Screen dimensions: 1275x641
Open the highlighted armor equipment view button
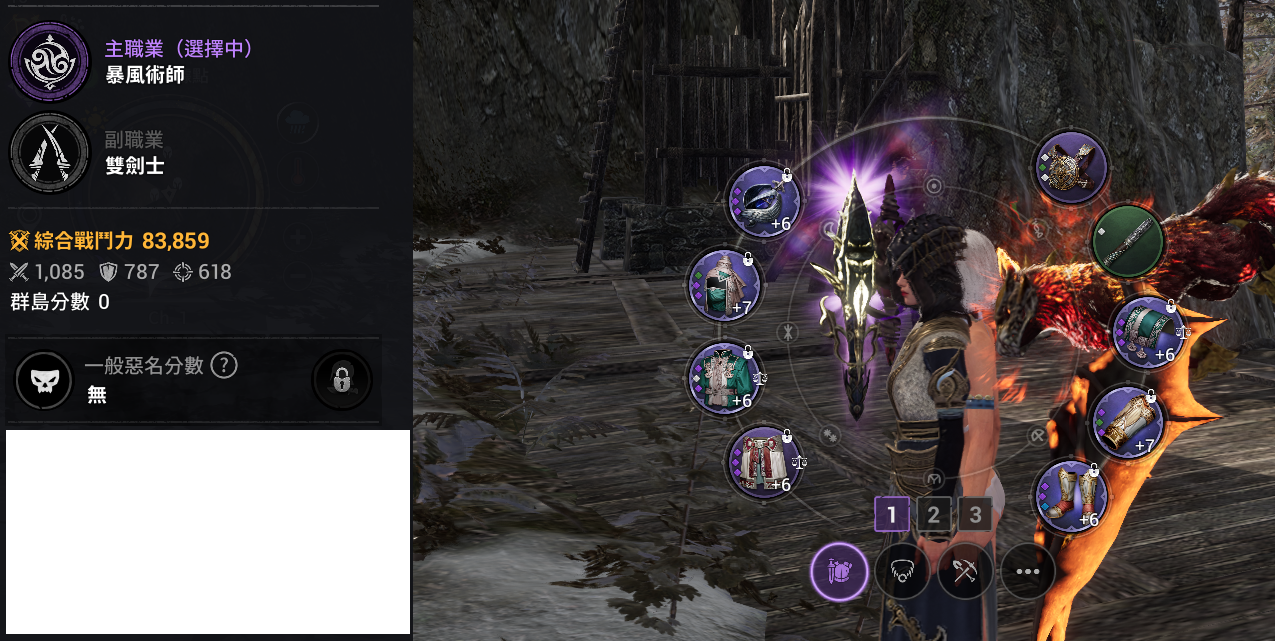(x=838, y=572)
